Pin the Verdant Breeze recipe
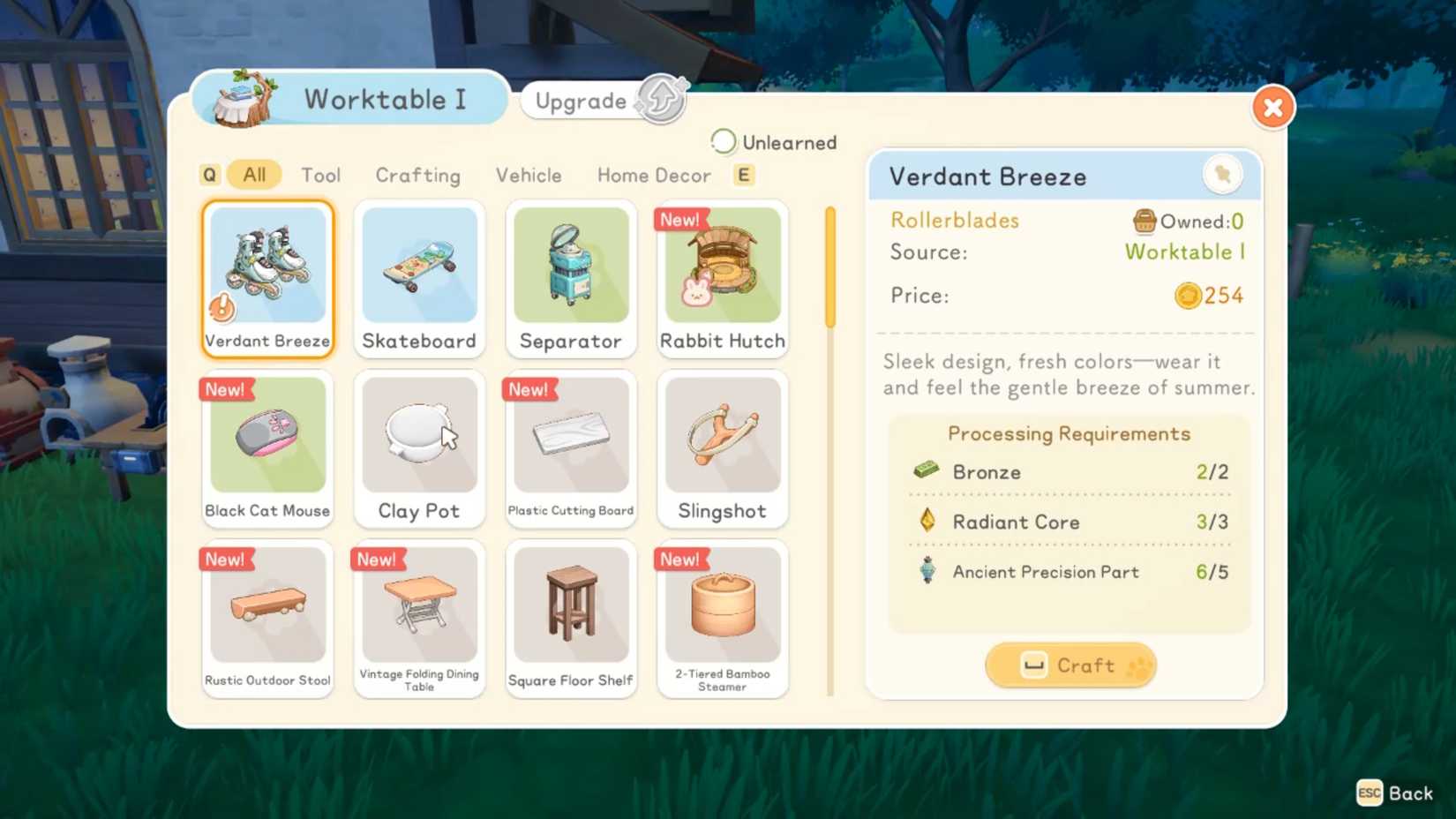This screenshot has width=1456, height=819. [1222, 175]
